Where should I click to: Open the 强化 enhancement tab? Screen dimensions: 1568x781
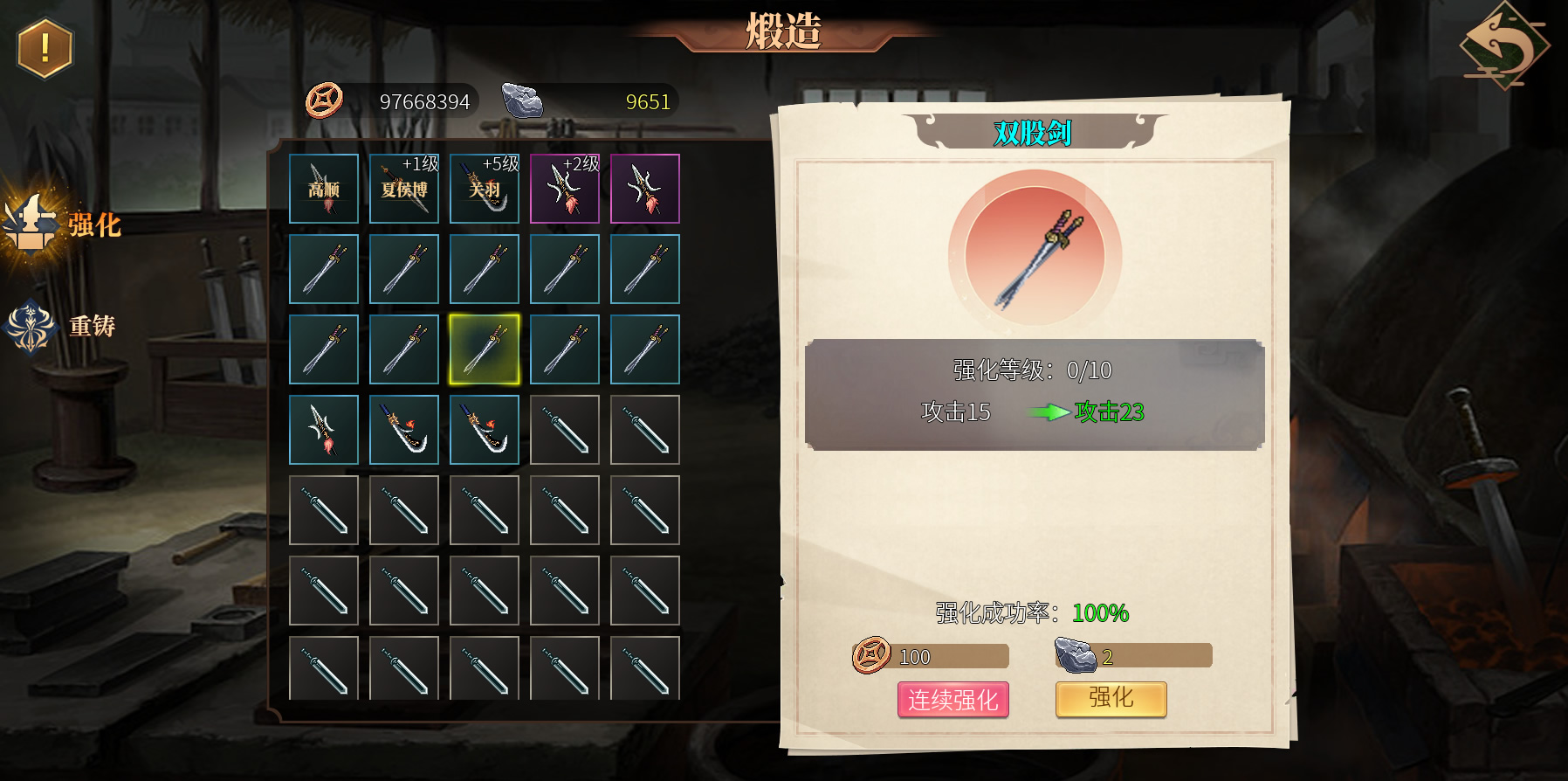[x=63, y=225]
